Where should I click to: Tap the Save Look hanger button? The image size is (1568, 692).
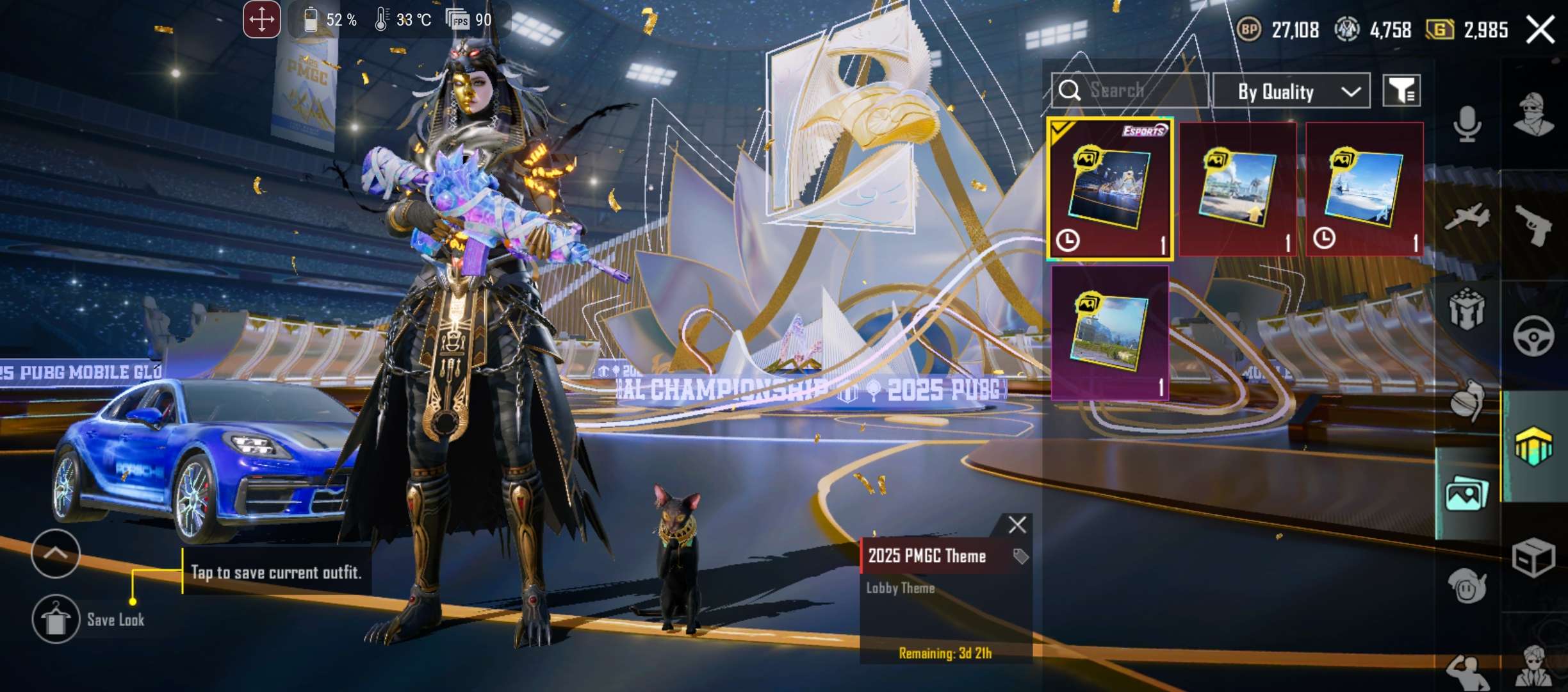56,619
